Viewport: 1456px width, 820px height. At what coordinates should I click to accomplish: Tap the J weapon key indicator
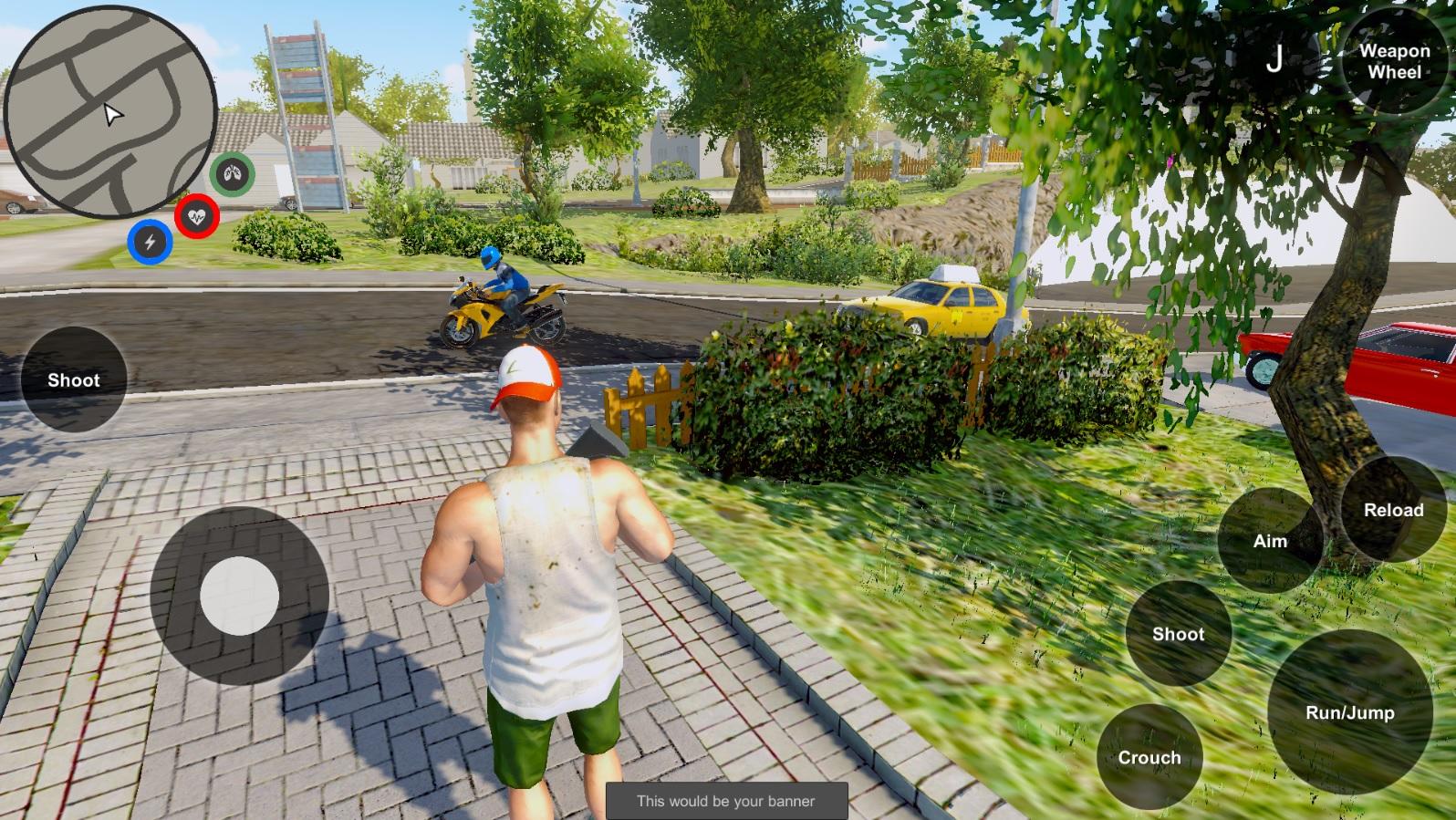(x=1276, y=59)
